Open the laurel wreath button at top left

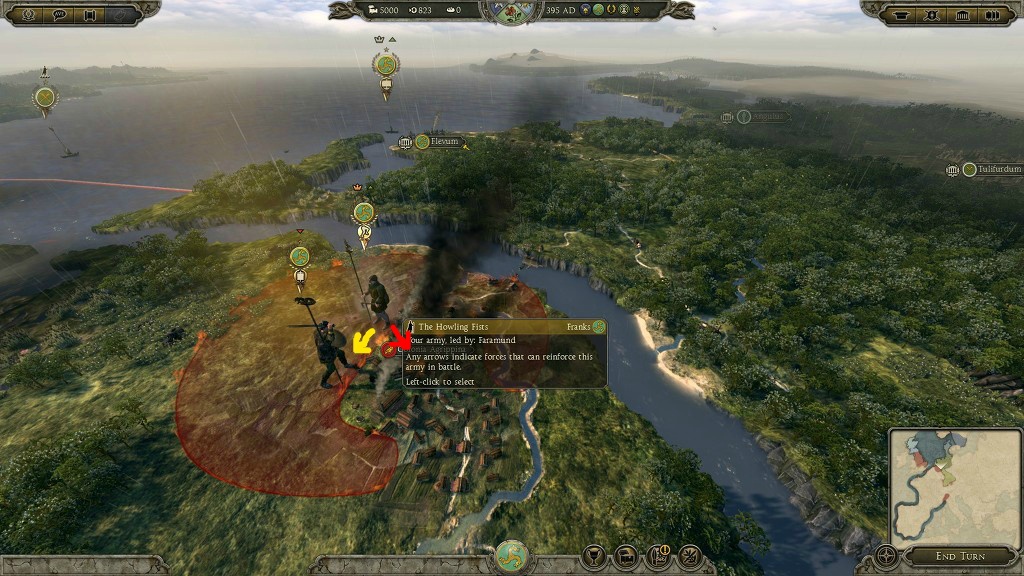point(26,14)
